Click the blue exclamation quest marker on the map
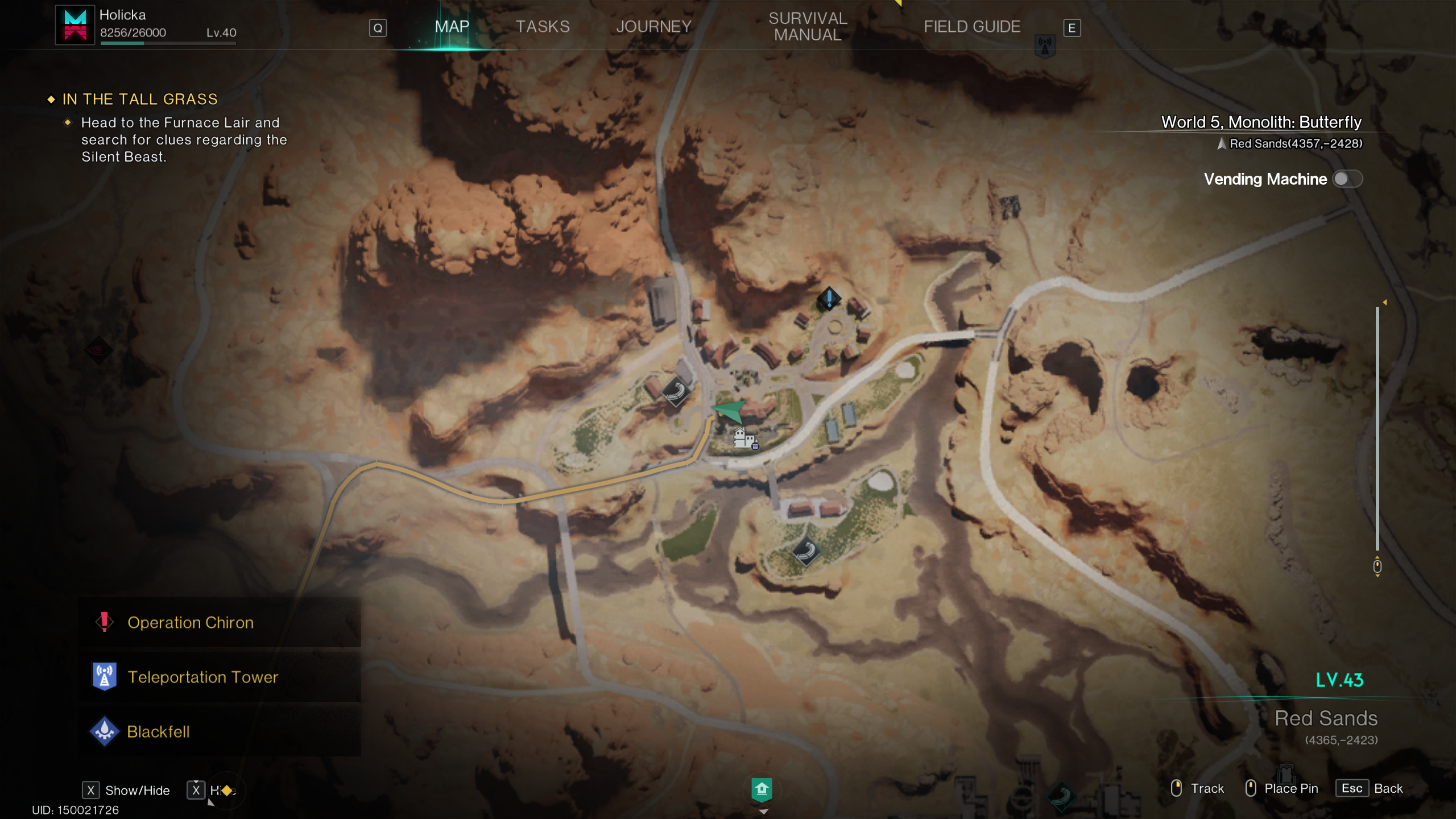 (828, 297)
